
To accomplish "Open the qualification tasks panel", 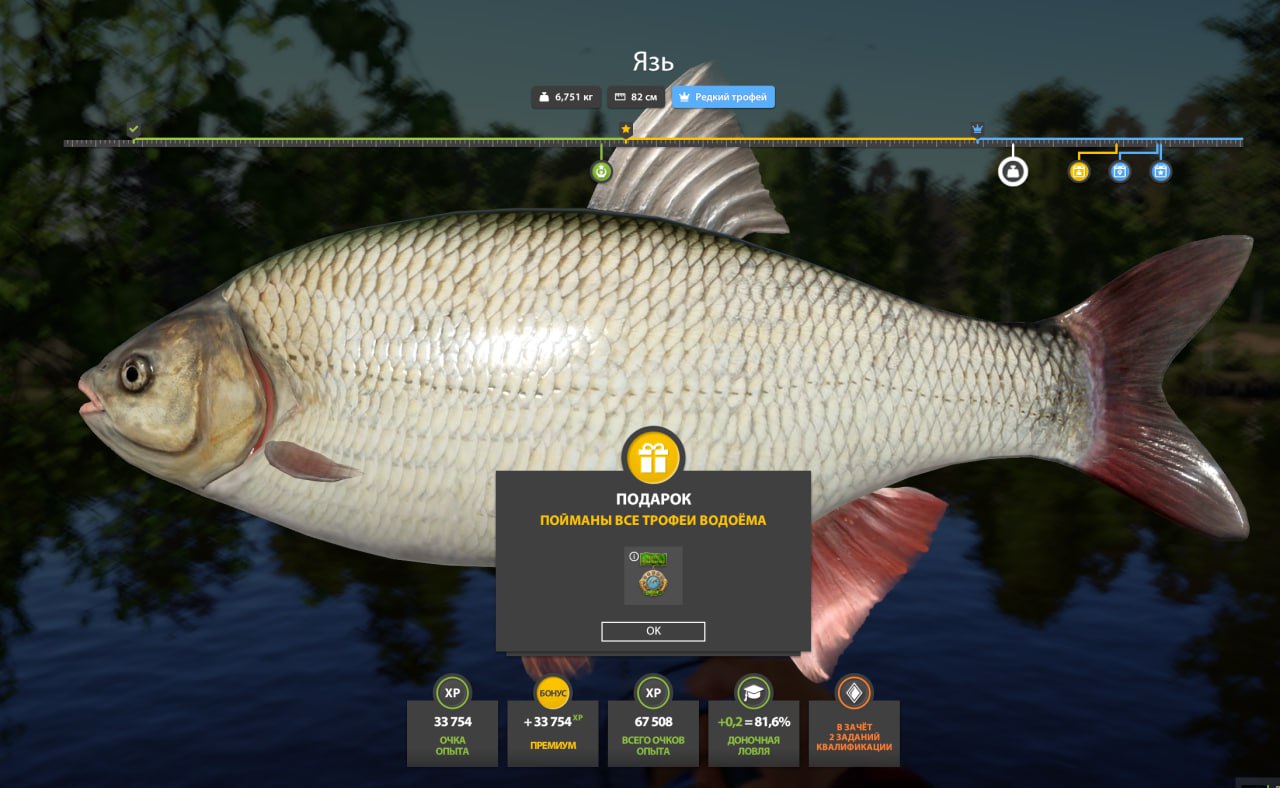I will click(x=854, y=732).
